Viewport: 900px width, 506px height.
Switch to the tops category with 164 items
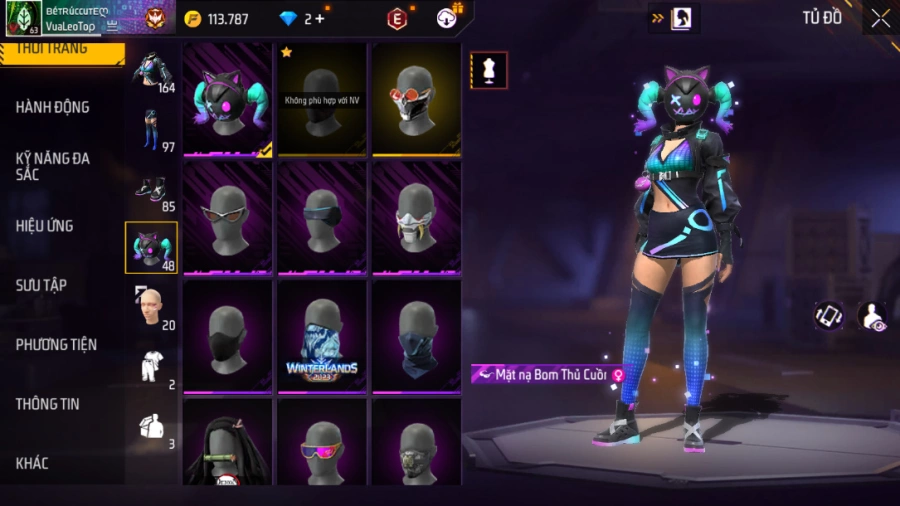pos(152,70)
